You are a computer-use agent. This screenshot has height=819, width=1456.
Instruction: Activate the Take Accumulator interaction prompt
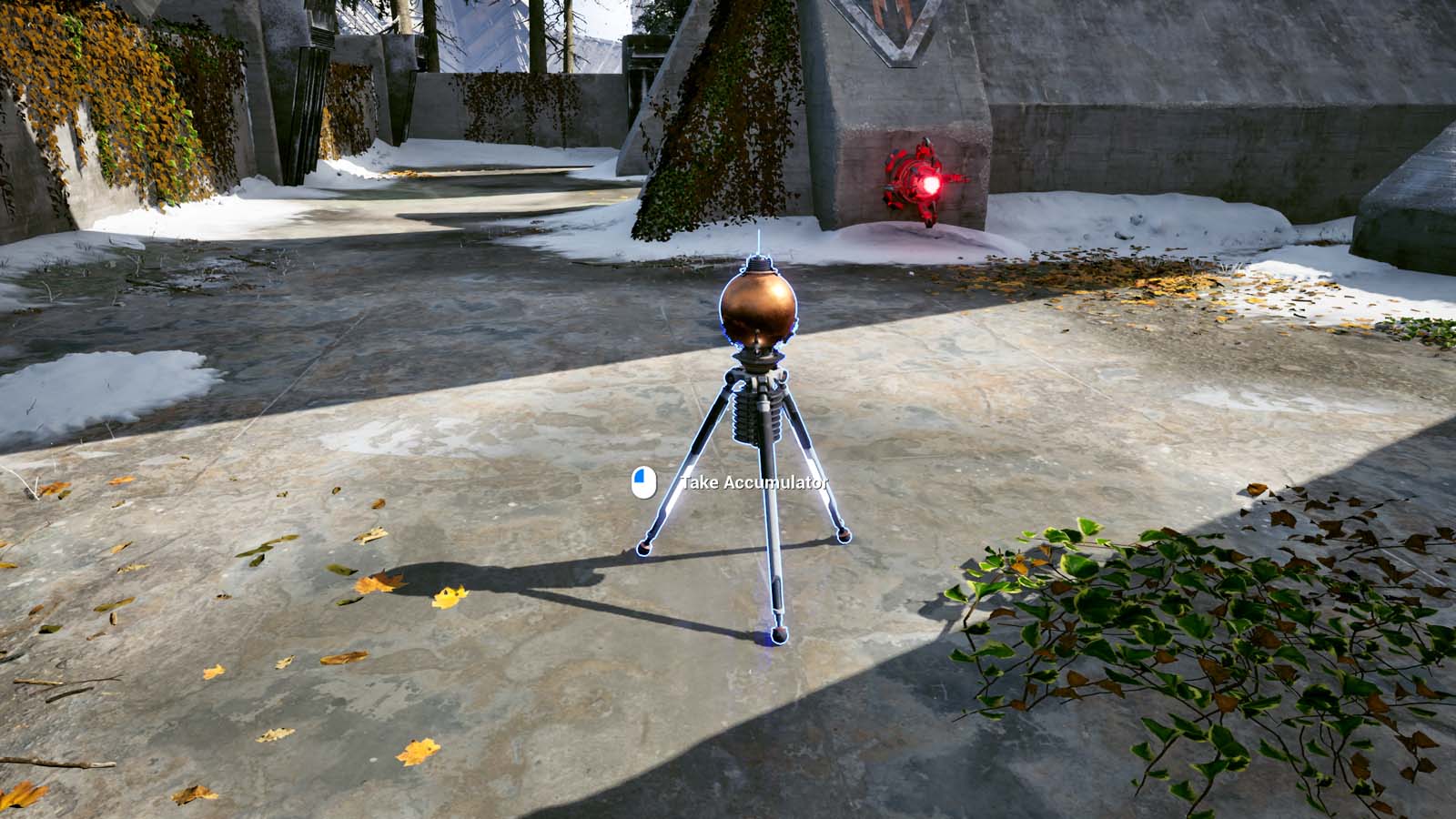(x=728, y=483)
